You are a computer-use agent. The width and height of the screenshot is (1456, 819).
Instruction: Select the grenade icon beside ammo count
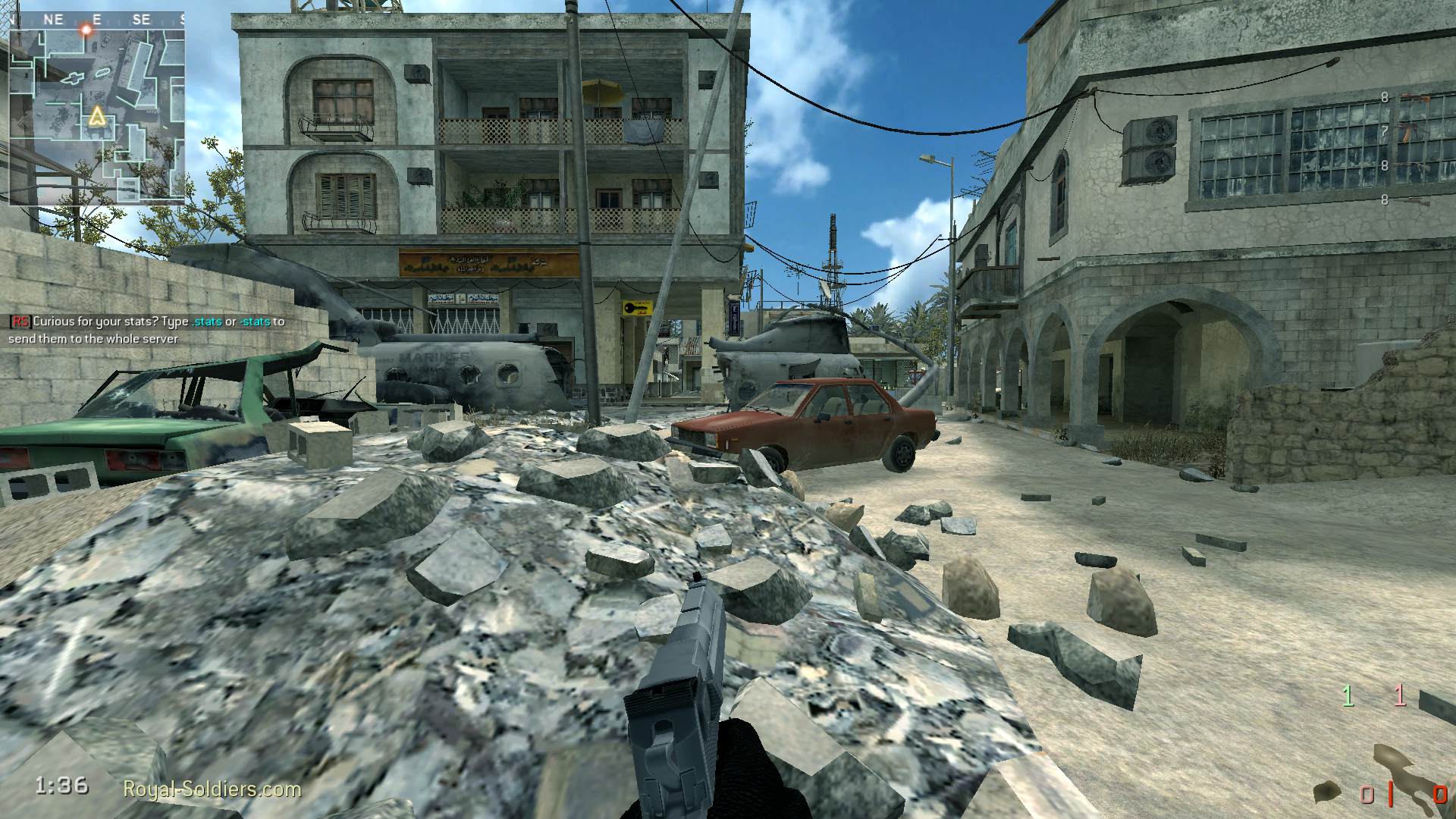[x=1326, y=792]
